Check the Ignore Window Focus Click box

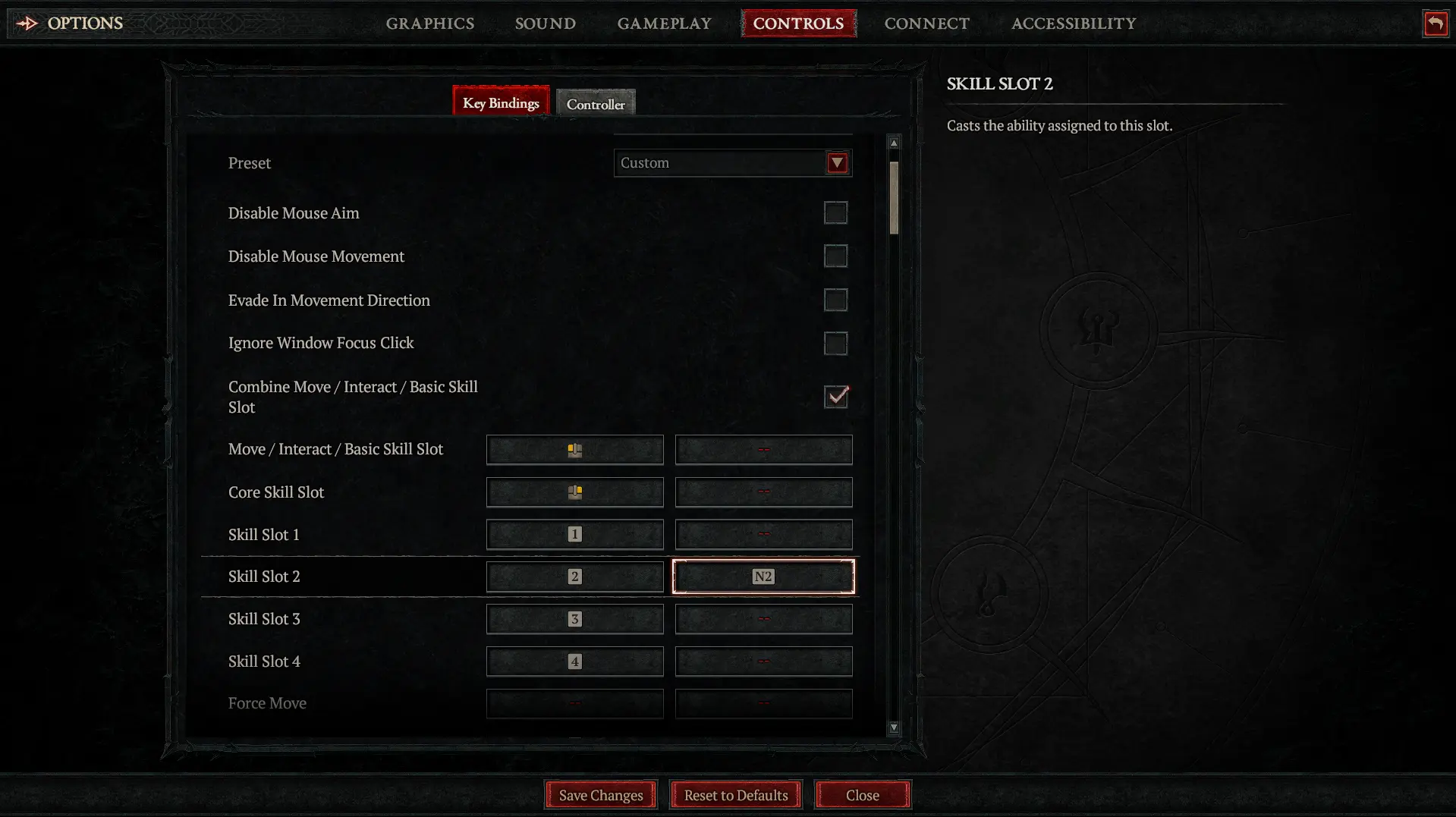(x=835, y=344)
